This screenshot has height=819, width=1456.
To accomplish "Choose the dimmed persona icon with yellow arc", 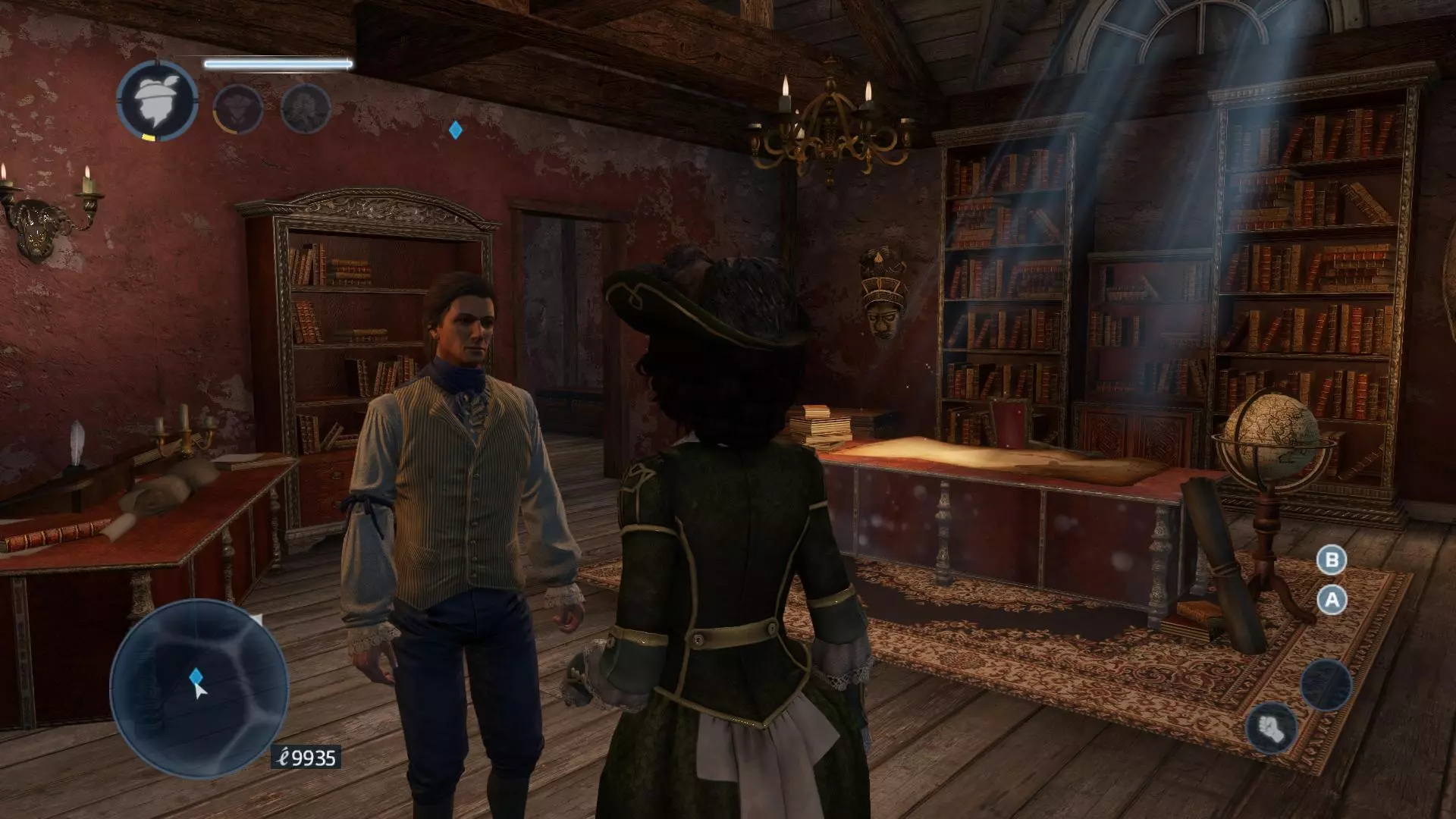I will click(x=237, y=109).
